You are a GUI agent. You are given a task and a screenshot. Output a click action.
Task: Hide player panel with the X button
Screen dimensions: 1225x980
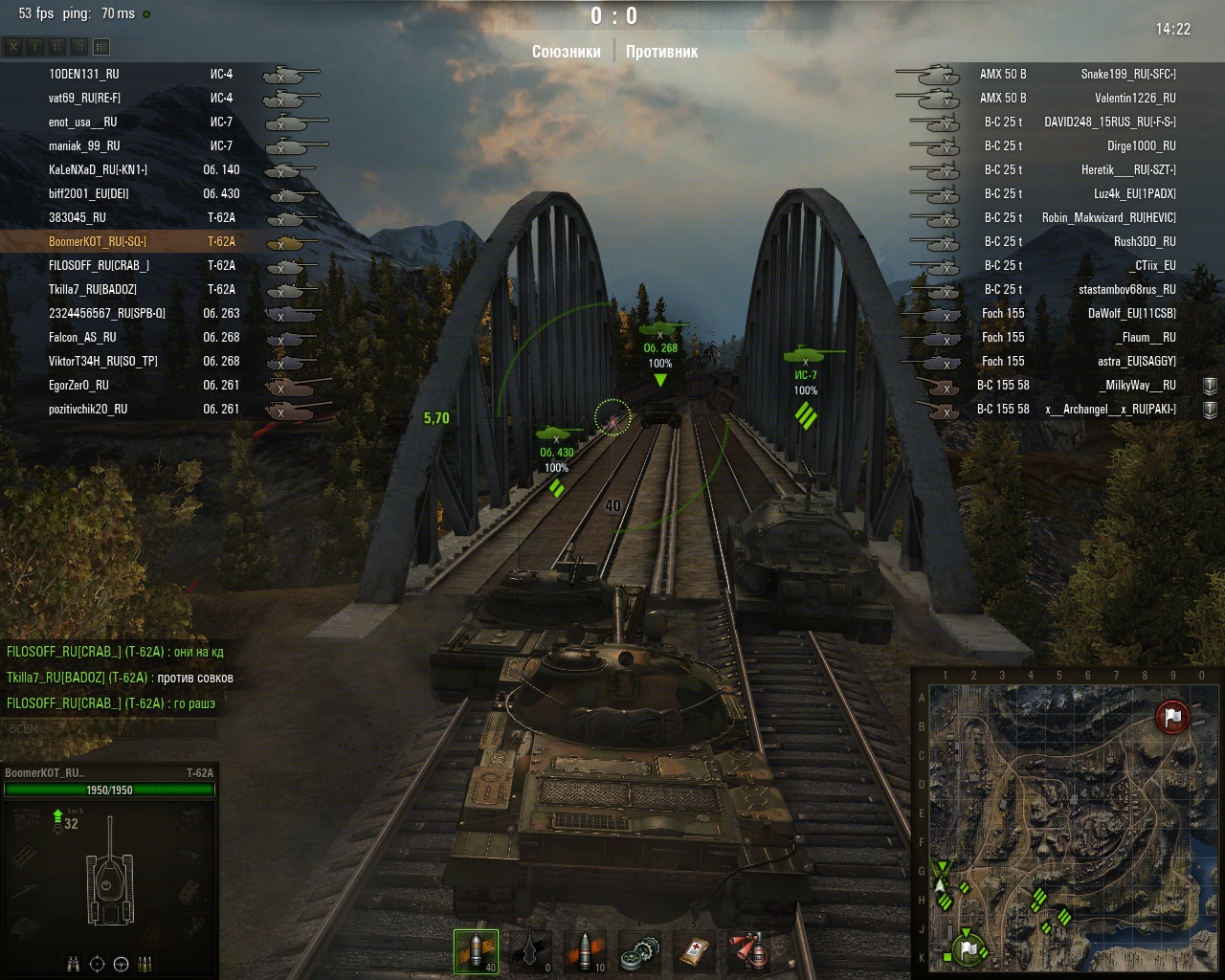coord(13,46)
